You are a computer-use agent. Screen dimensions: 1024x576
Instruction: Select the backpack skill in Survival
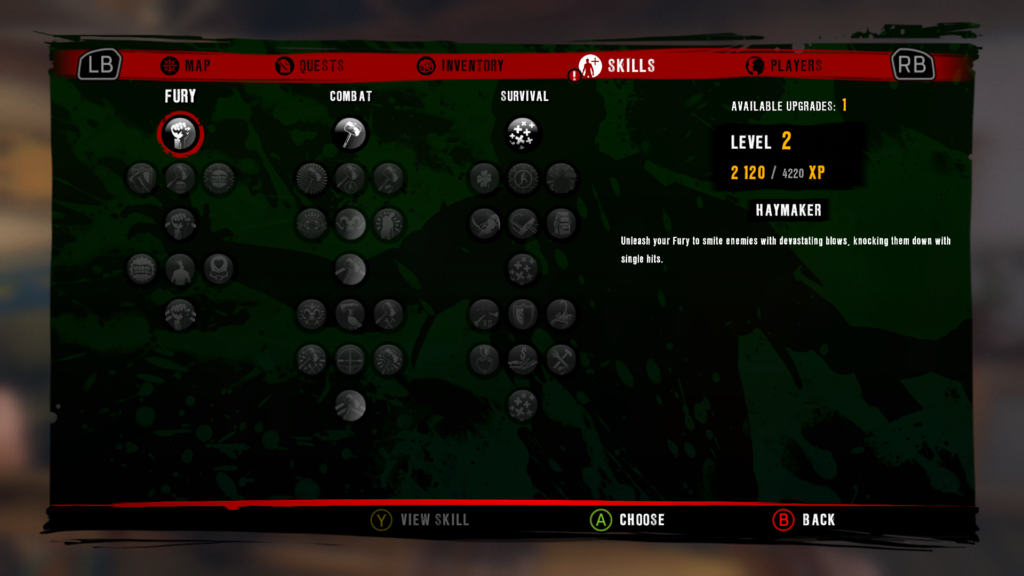[x=561, y=223]
